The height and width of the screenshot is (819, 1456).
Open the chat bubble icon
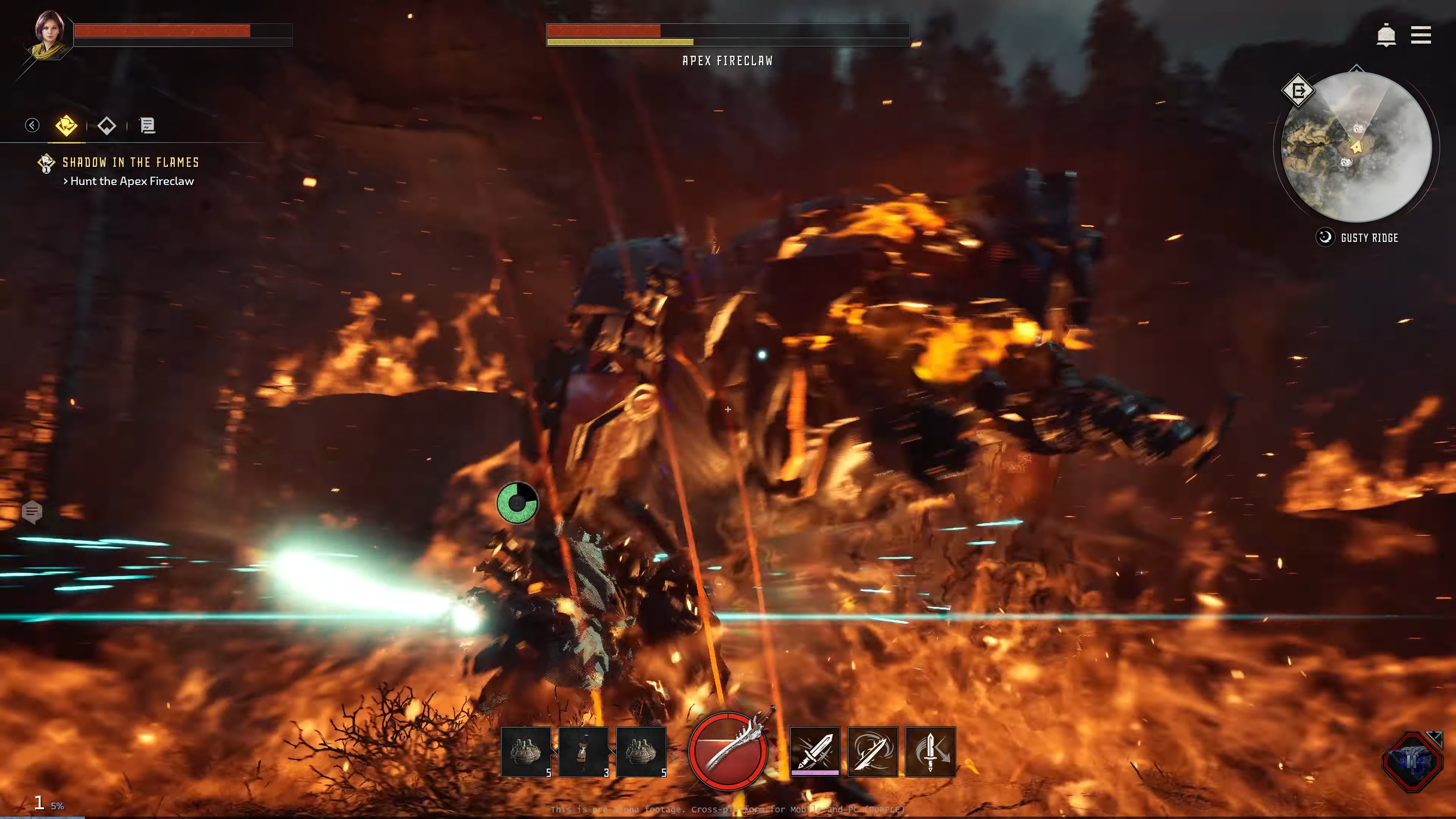31,512
